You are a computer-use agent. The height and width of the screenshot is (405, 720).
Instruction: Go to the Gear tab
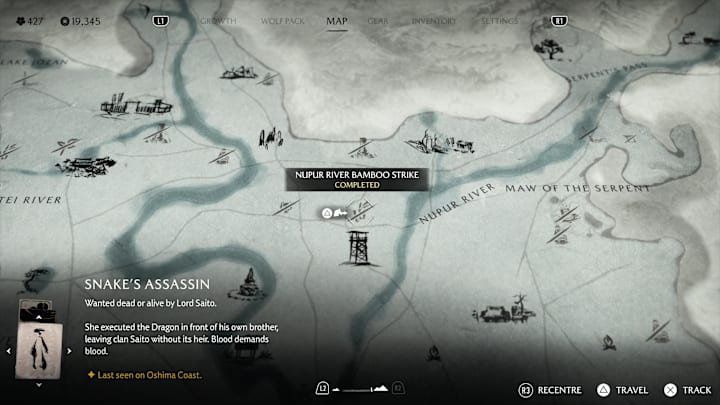pos(378,20)
